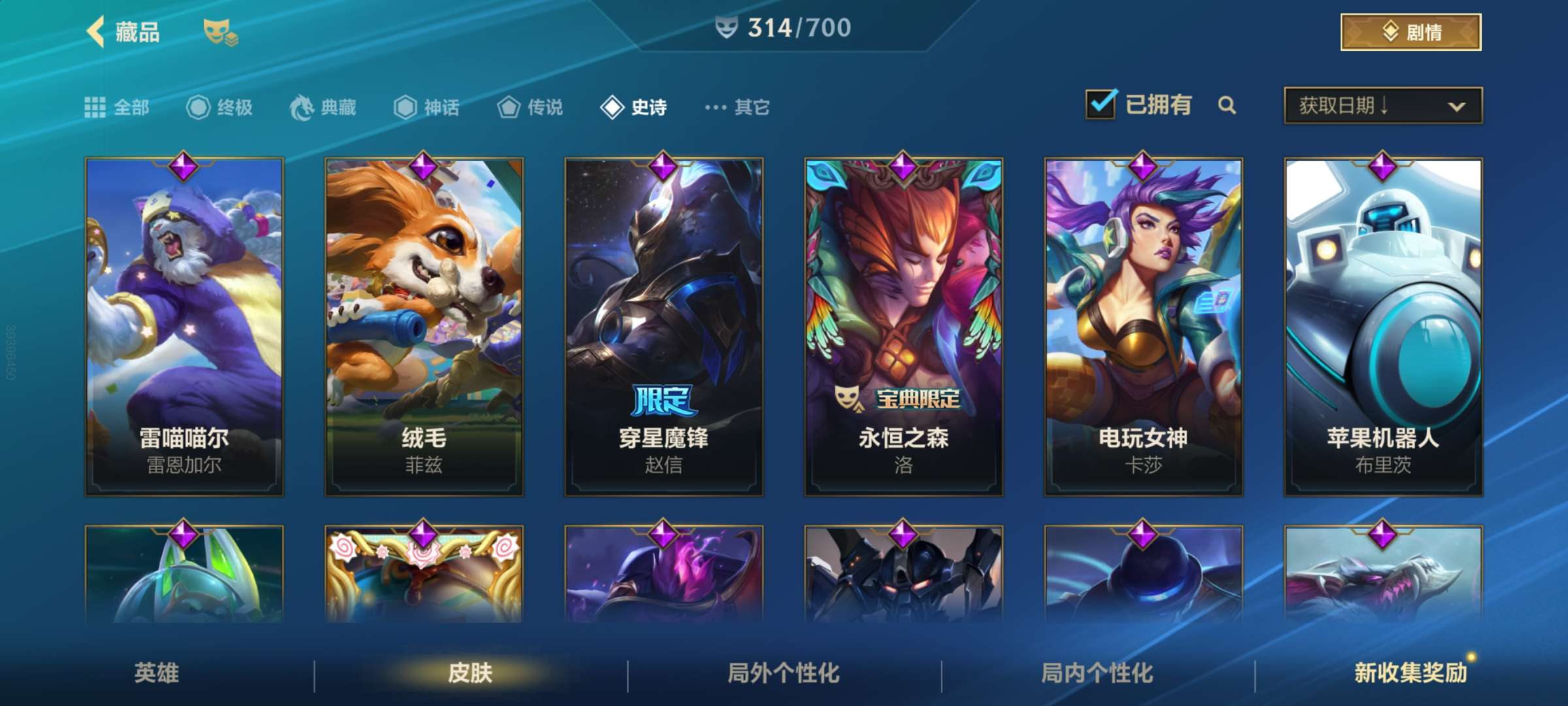This screenshot has width=1568, height=706.
Task: Go to the 新收集奖励 tab
Action: (x=1410, y=673)
